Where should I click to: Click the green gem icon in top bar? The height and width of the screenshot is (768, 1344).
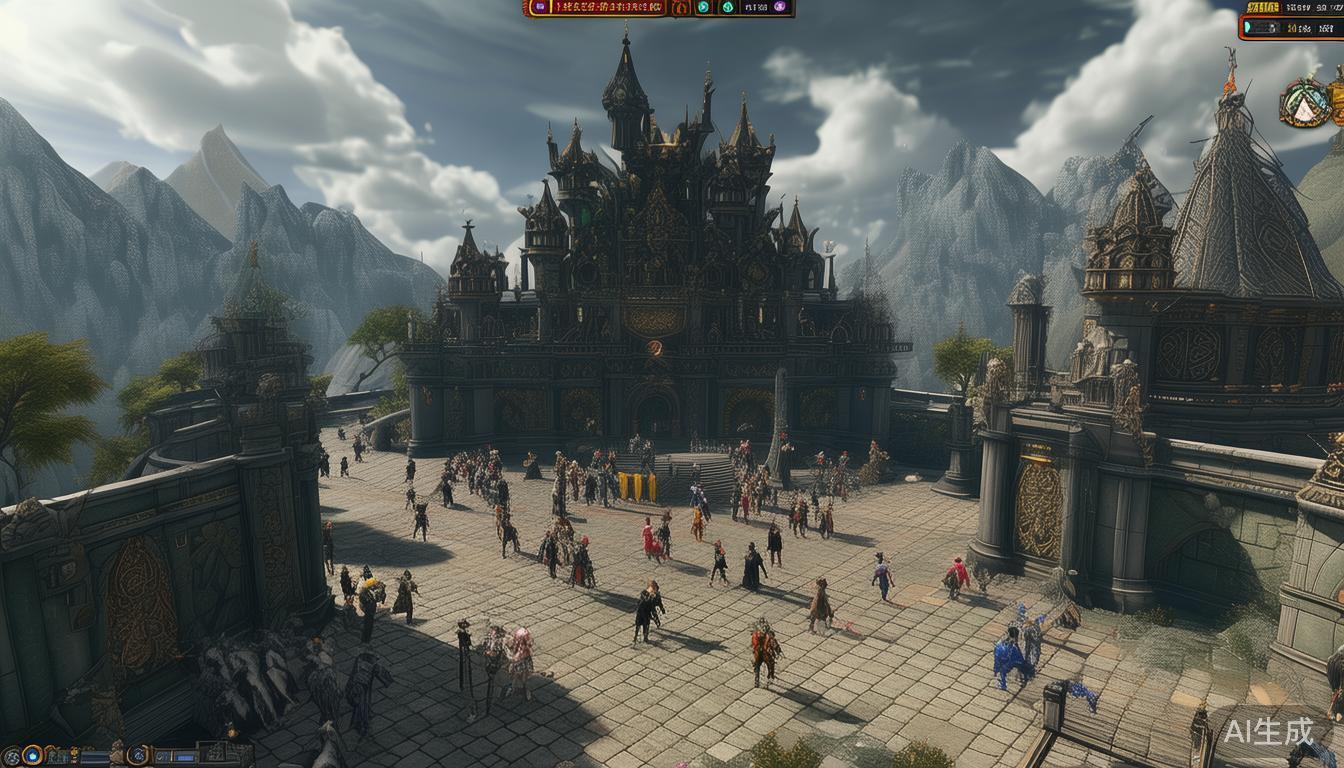(x=728, y=7)
